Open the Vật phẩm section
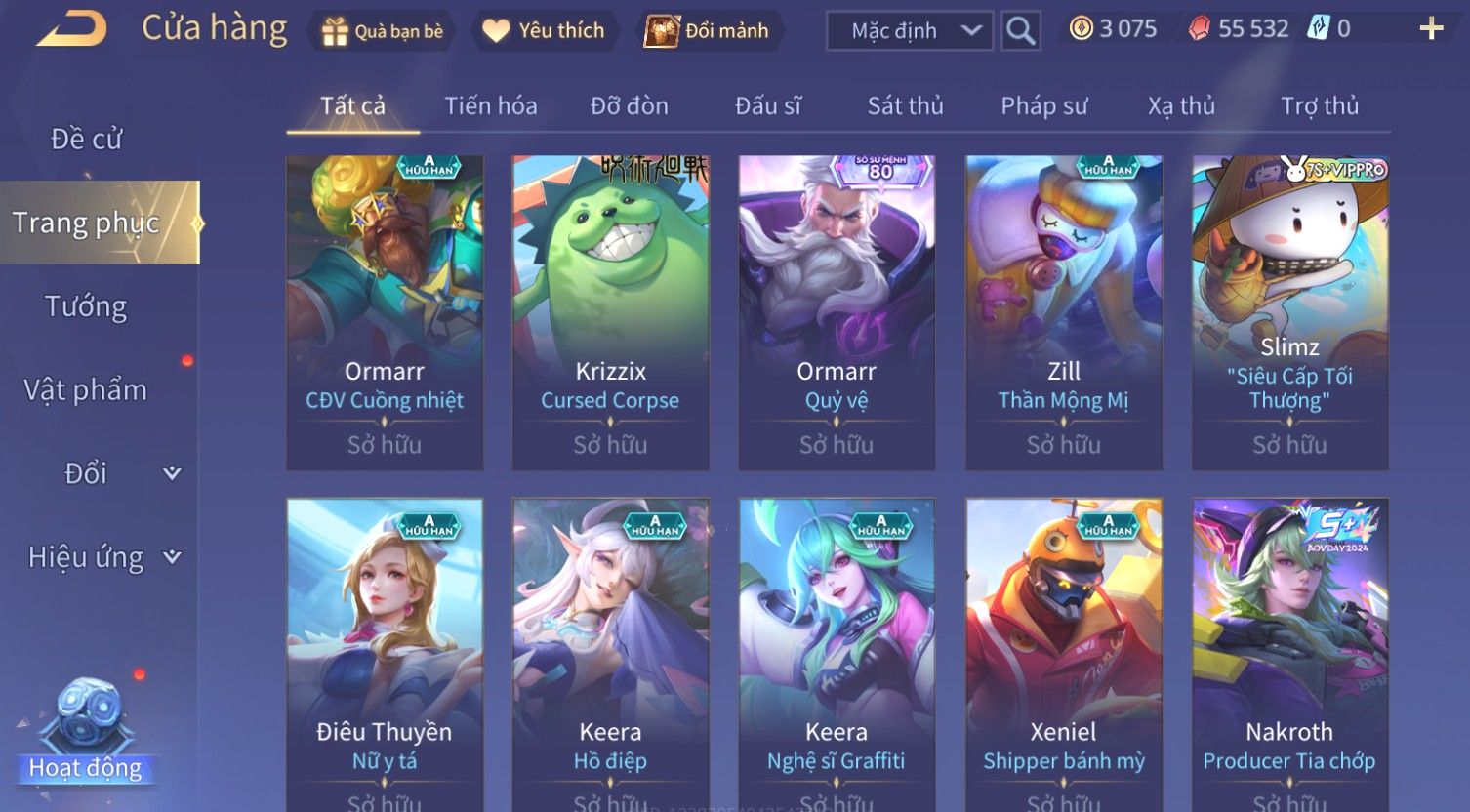1470x812 pixels. click(x=86, y=390)
